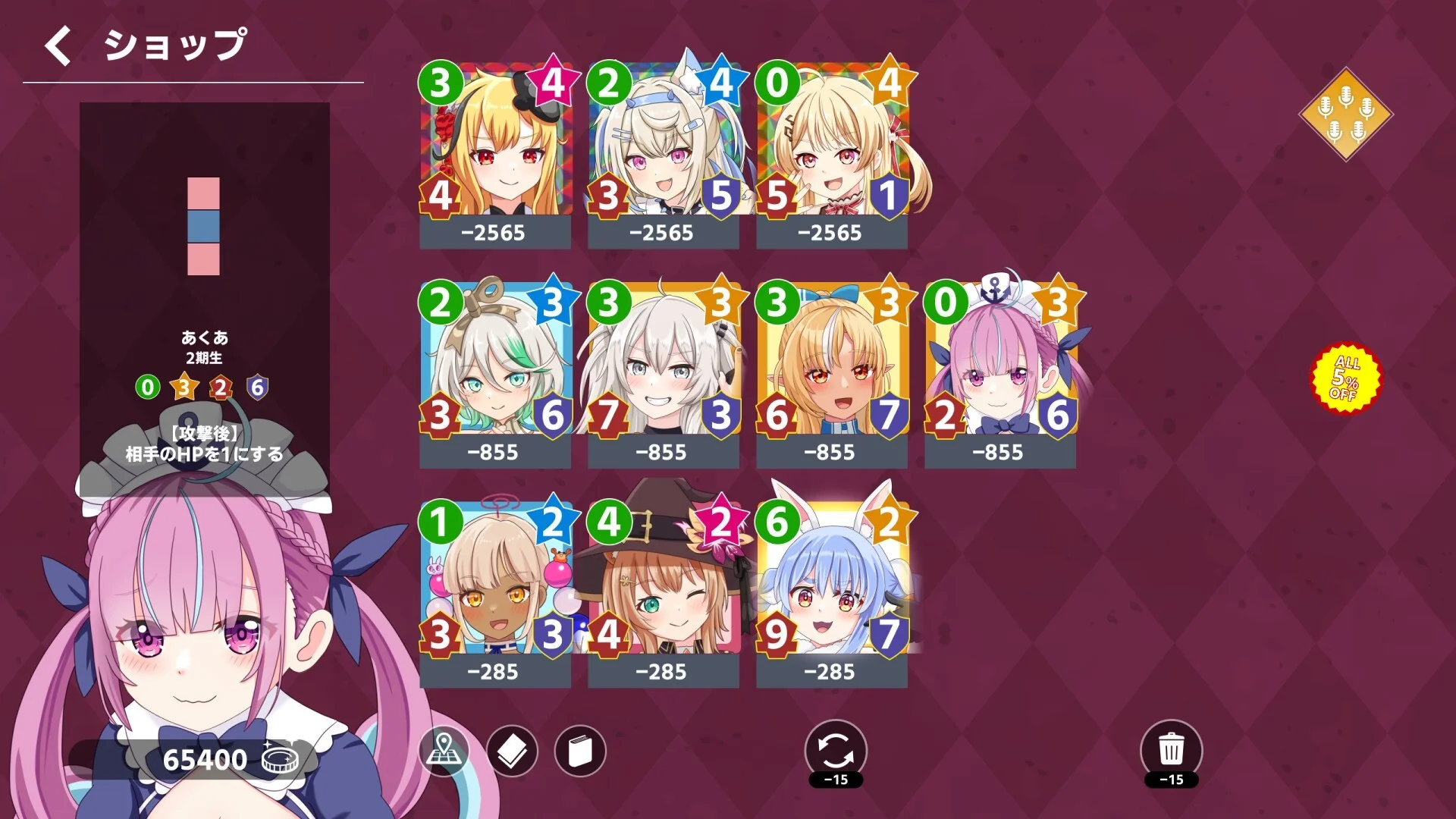Open the map location icon

[x=444, y=751]
